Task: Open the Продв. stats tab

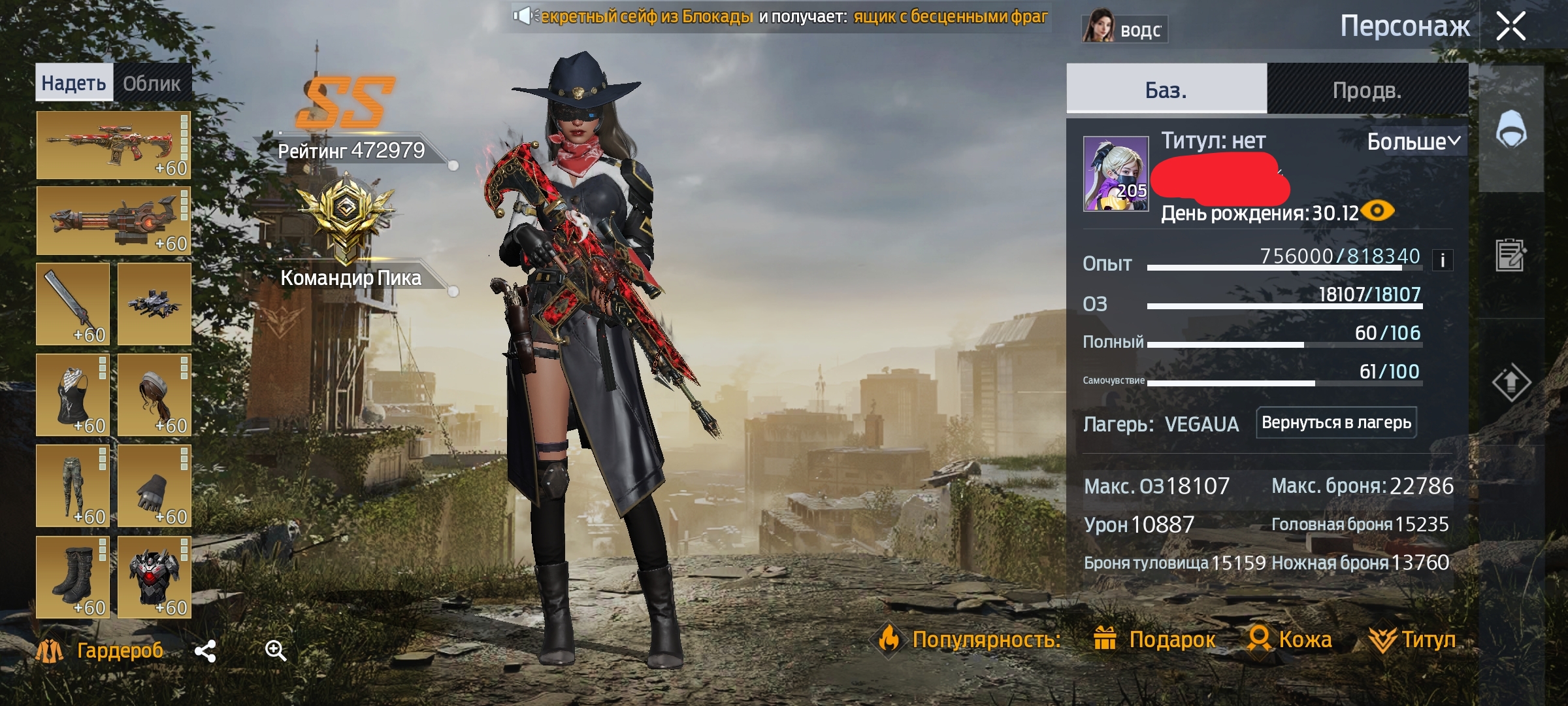Action: (x=1367, y=90)
